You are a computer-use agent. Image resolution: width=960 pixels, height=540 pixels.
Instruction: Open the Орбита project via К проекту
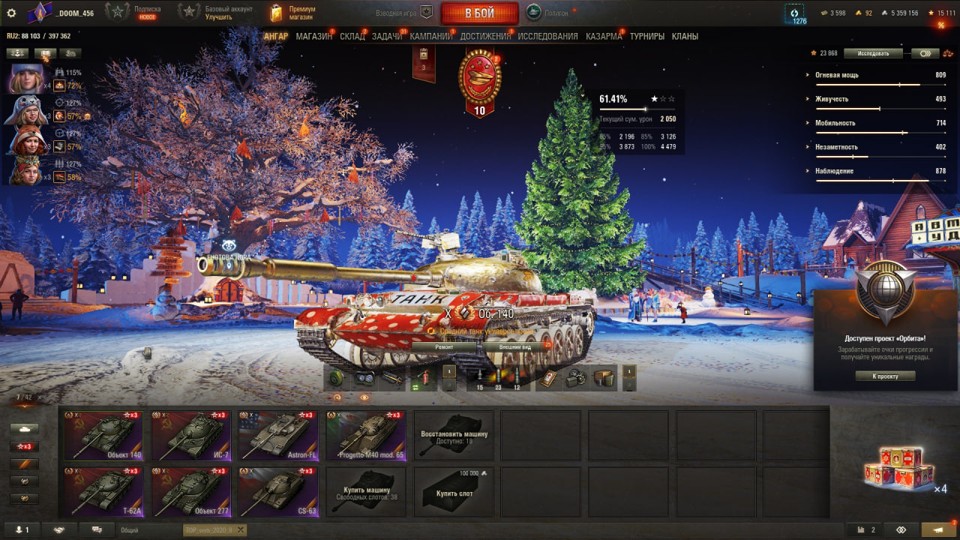coord(885,376)
